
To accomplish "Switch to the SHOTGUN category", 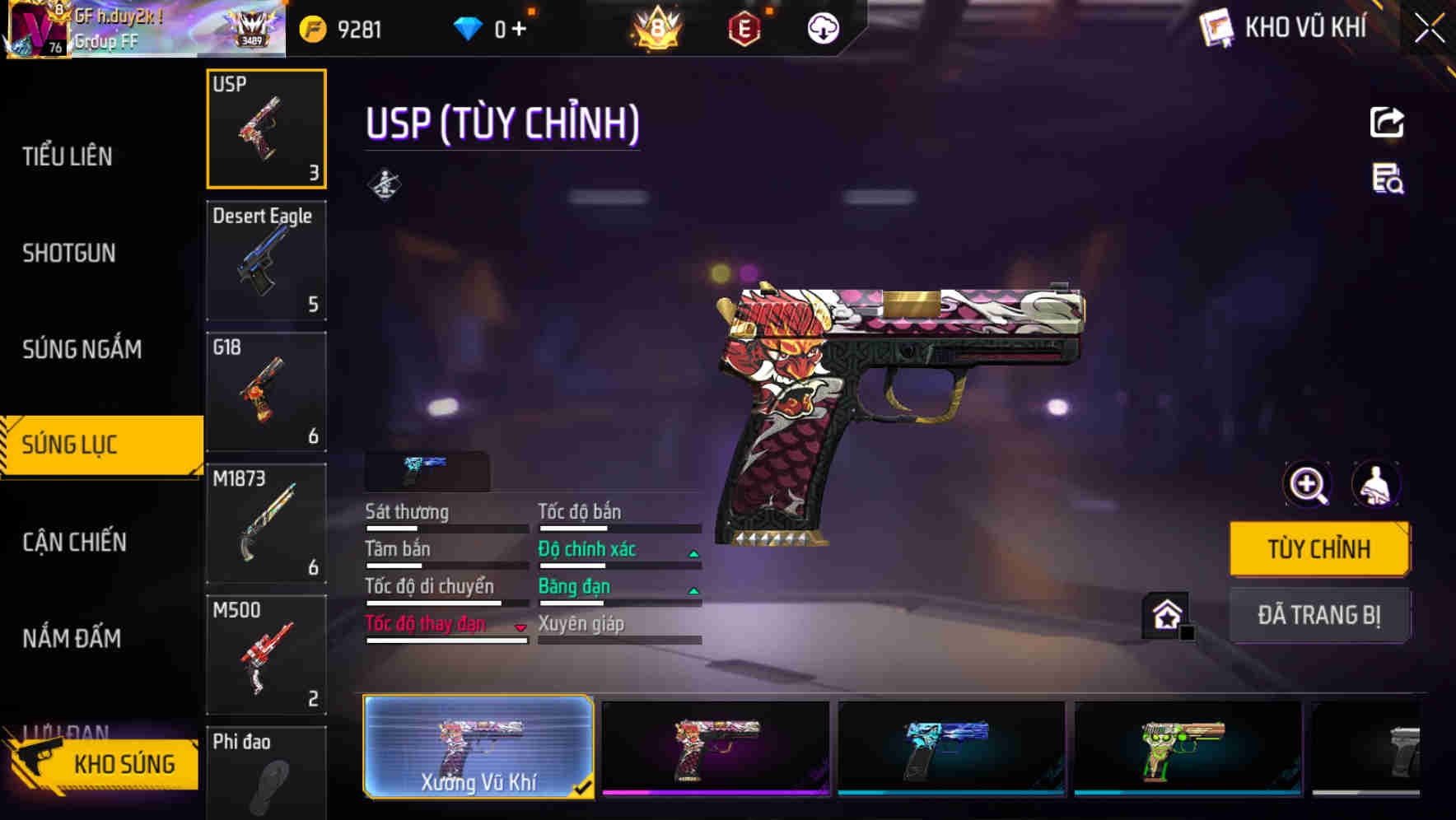I will click(x=70, y=254).
